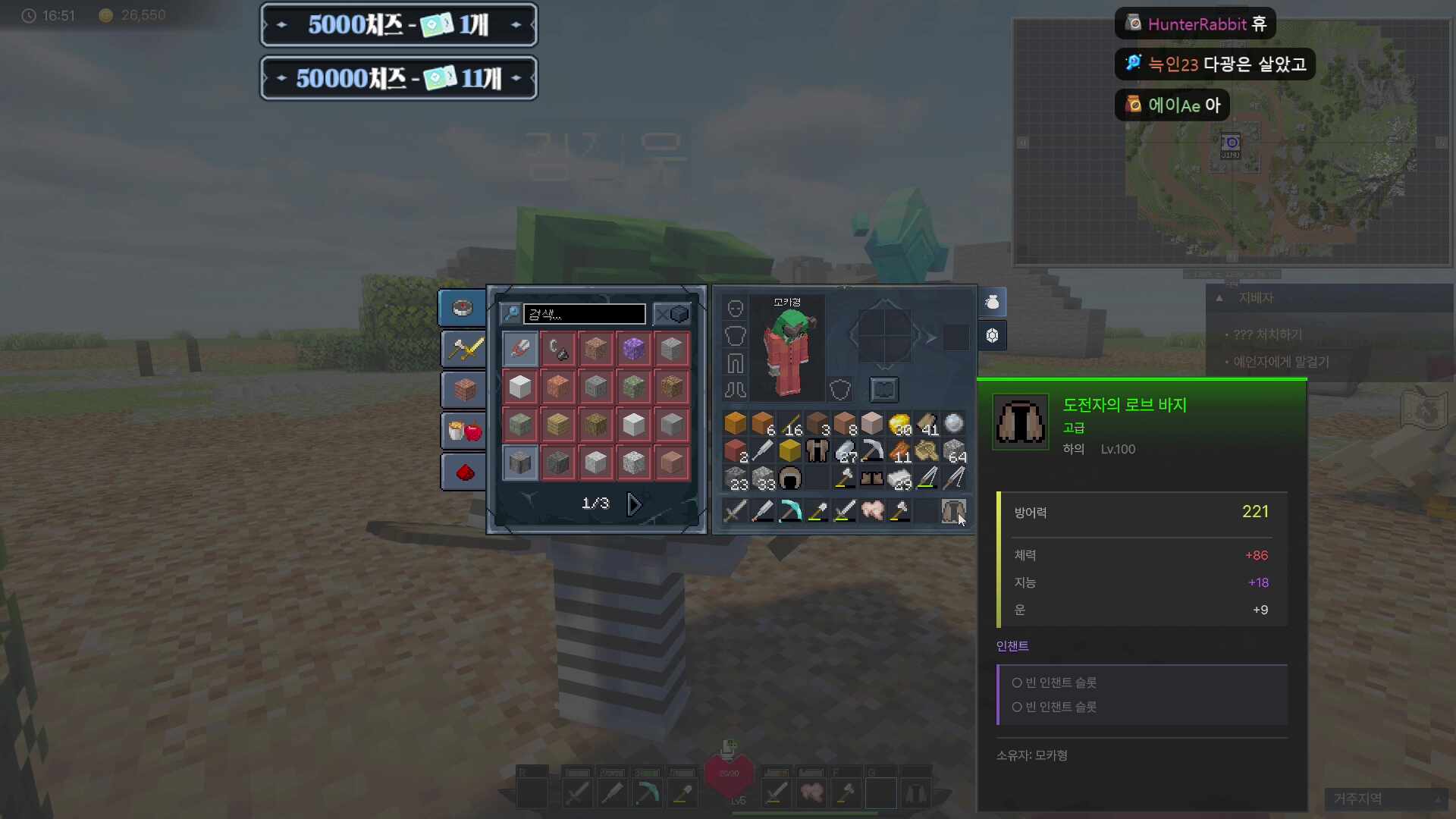Click the recipe search field
Screen dimensions: 1456x819
584,314
